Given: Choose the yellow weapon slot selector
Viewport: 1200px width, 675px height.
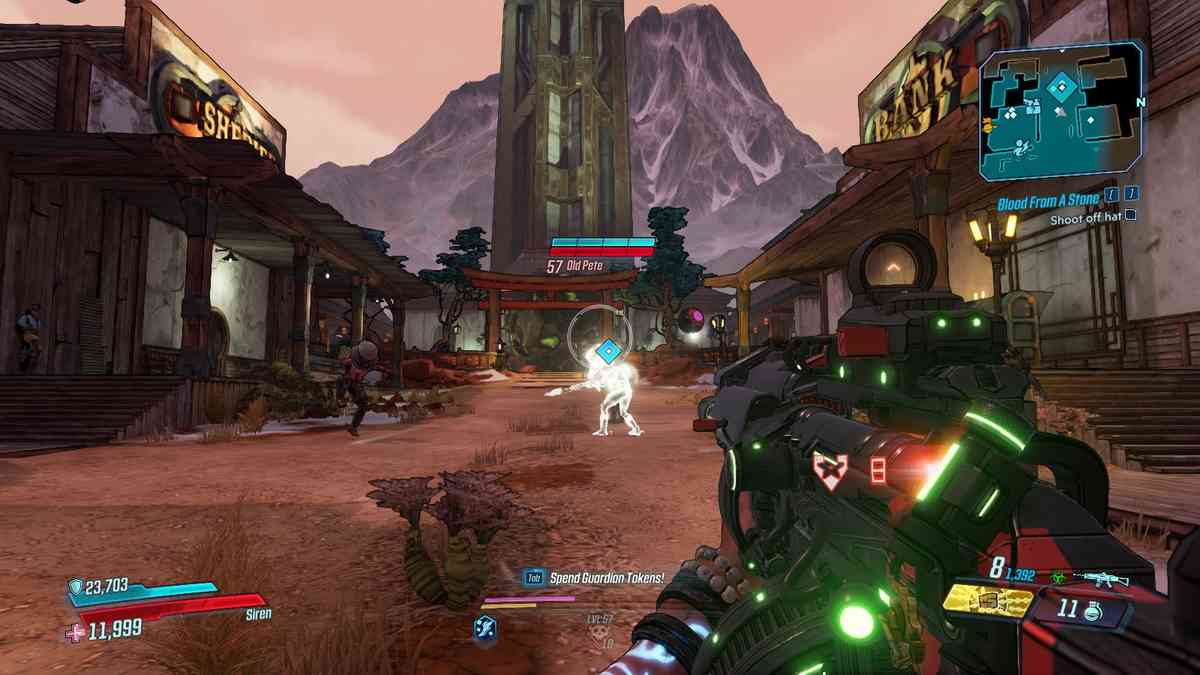Looking at the screenshot, I should 988,600.
